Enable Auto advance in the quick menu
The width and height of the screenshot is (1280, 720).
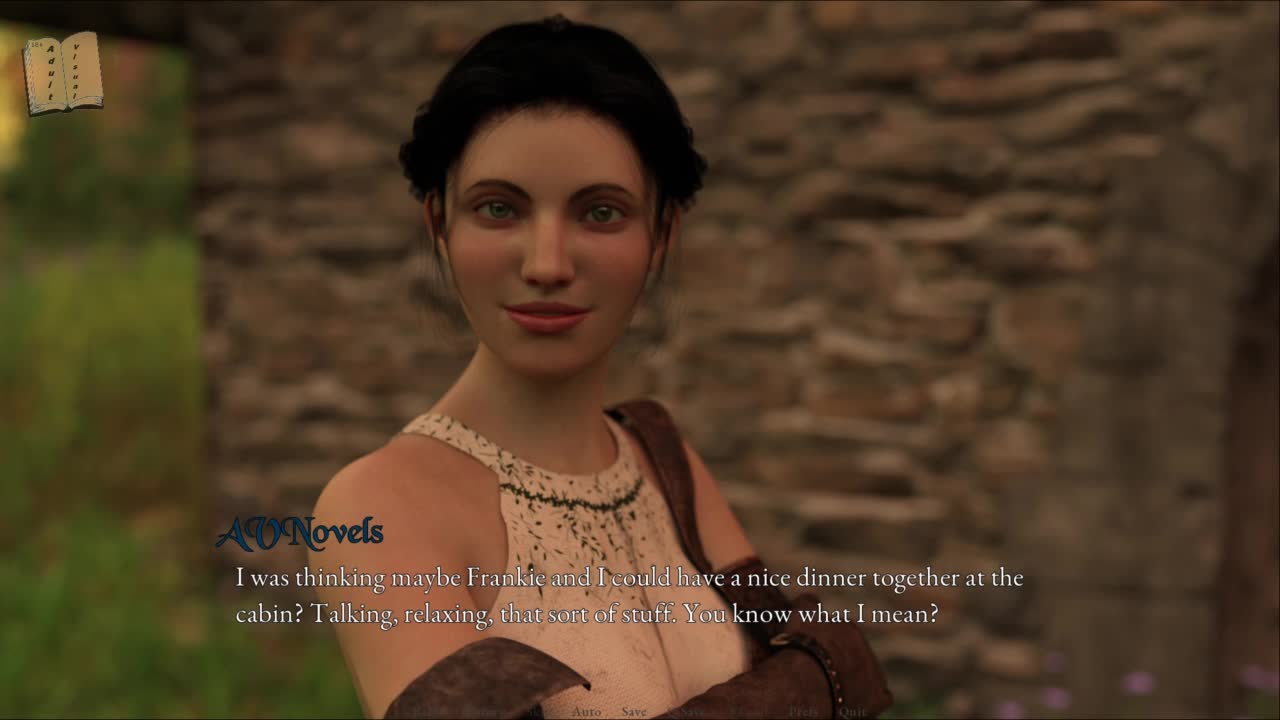click(x=586, y=712)
